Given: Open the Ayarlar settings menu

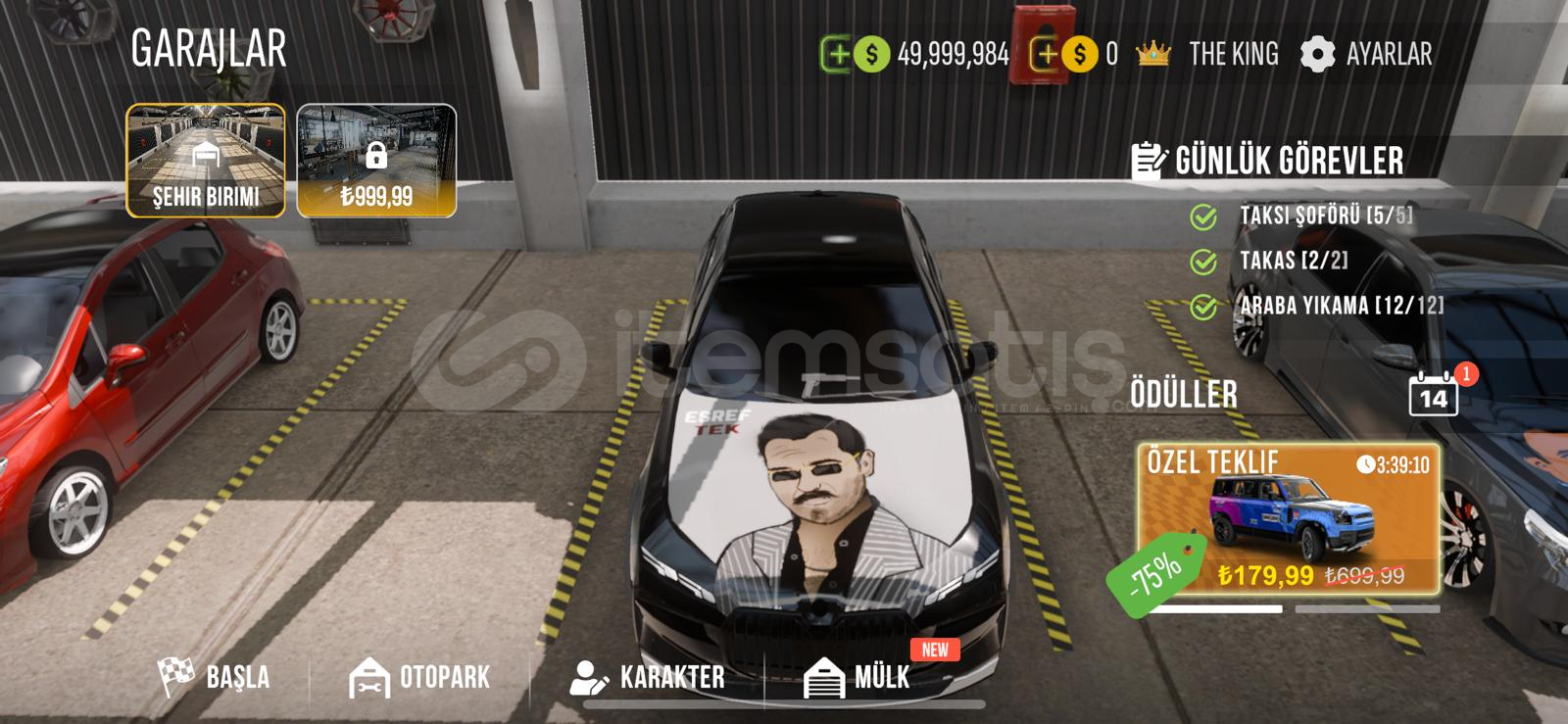Looking at the screenshot, I should [x=1366, y=54].
